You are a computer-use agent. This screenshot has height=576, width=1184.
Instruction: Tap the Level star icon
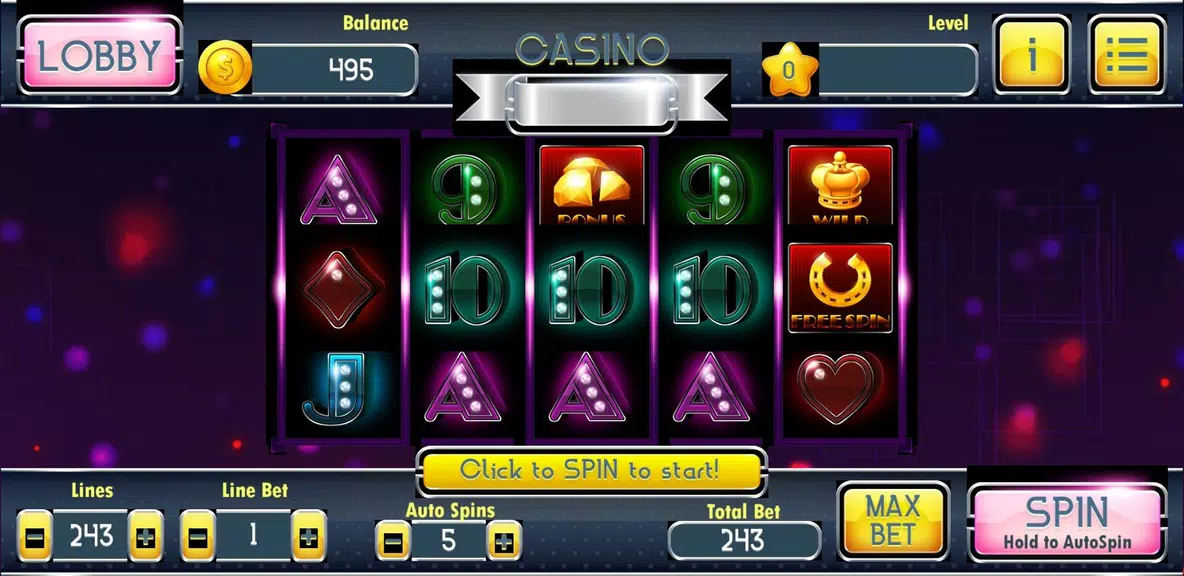coord(789,70)
